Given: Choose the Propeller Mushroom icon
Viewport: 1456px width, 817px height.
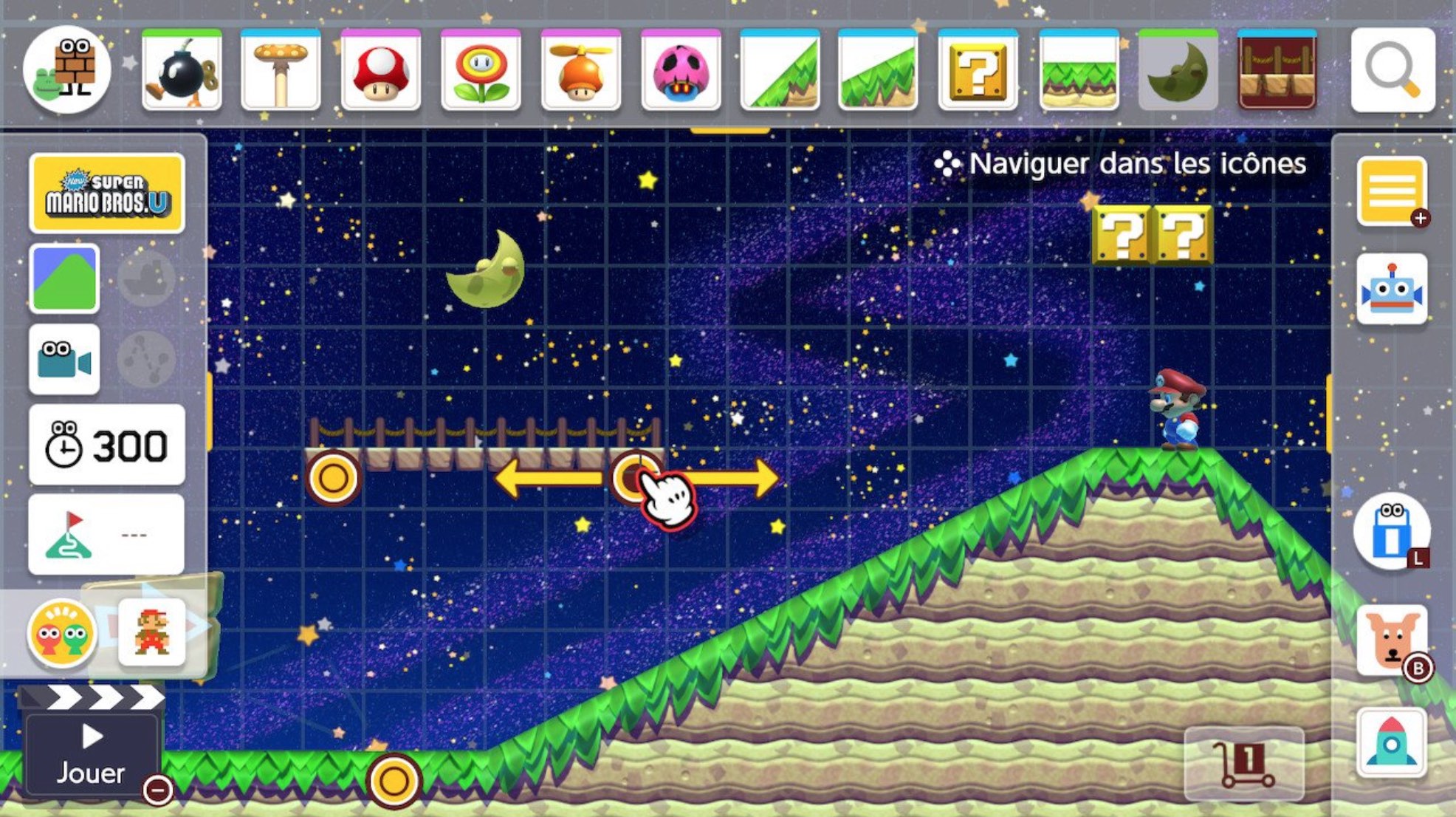Looking at the screenshot, I should pos(580,70).
